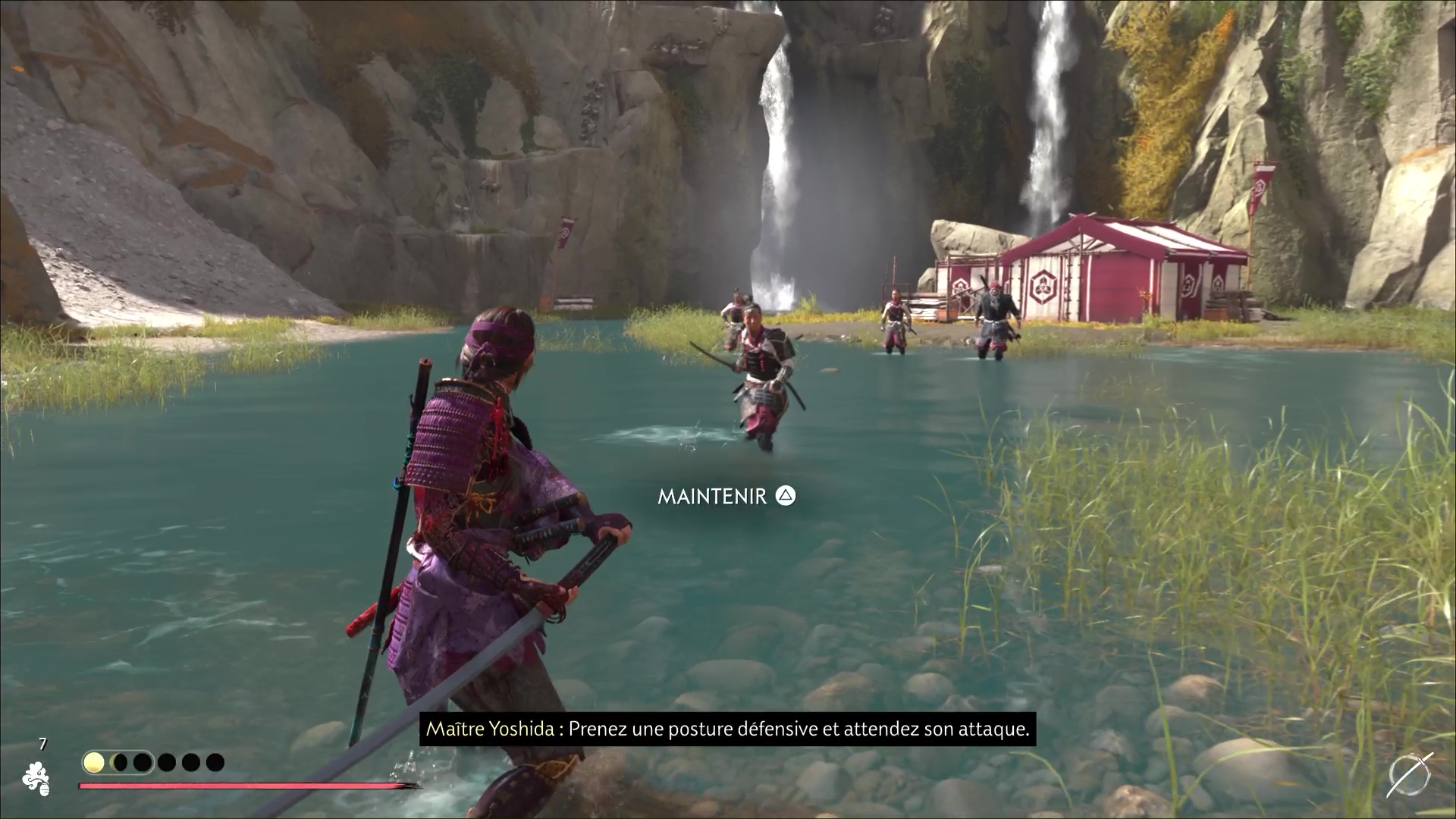Click the smoke-and-gourd item icon
This screenshot has width=1456, height=819.
(36, 779)
